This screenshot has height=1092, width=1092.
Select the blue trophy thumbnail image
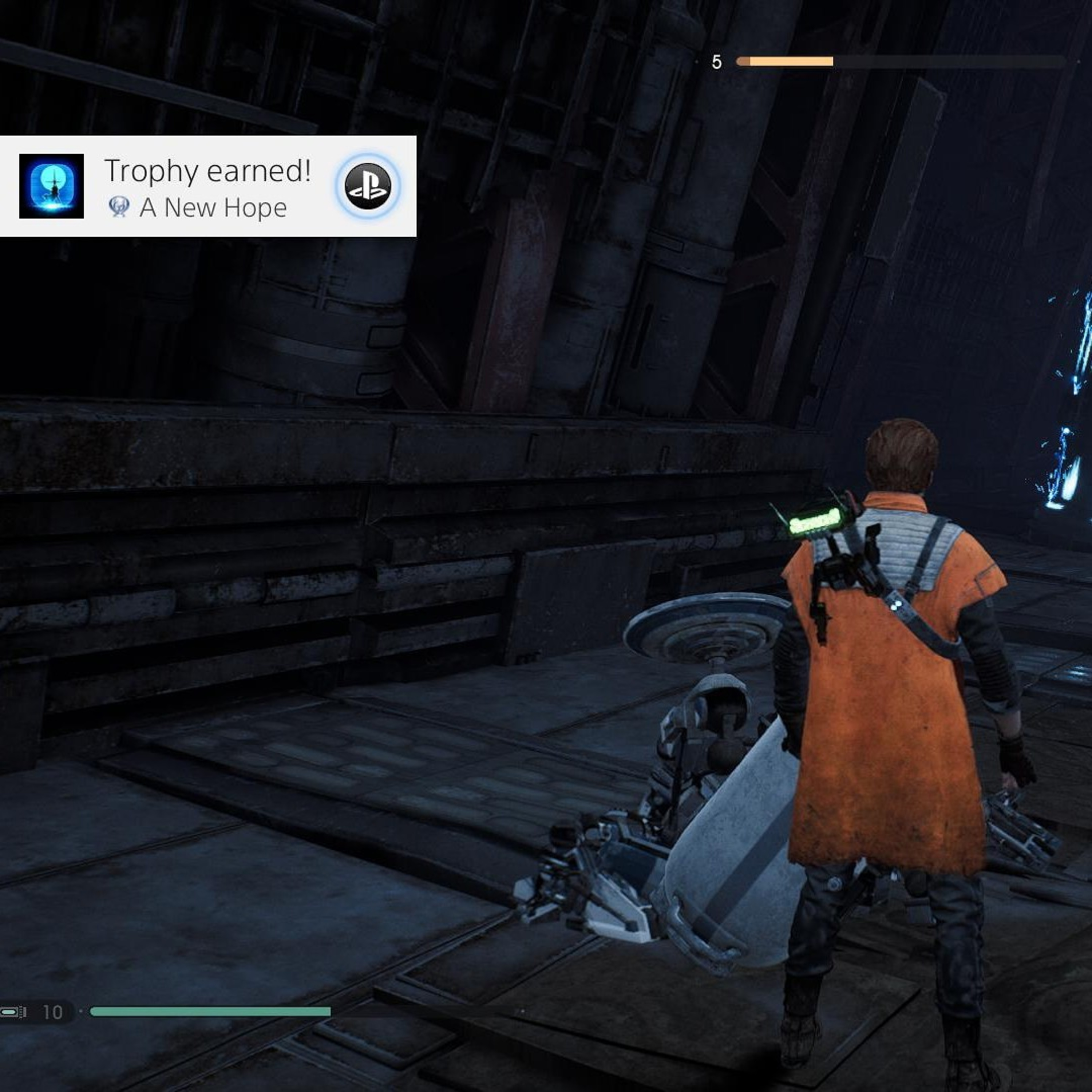coord(51,186)
